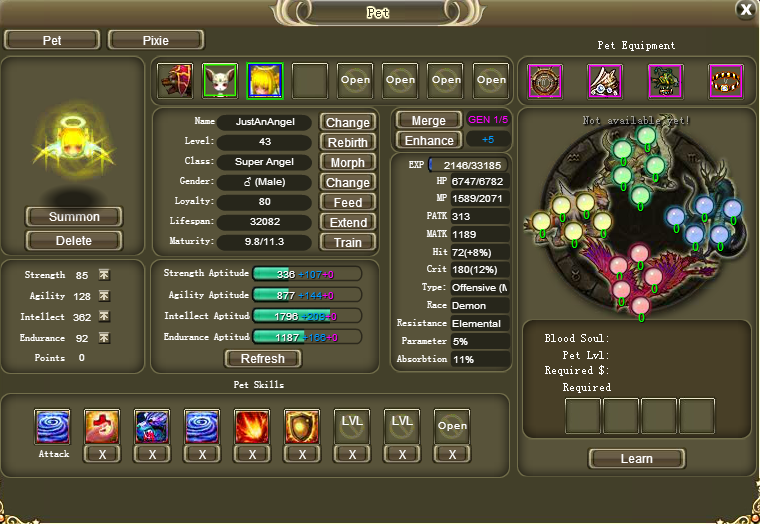Summon the selected pet

tap(74, 217)
